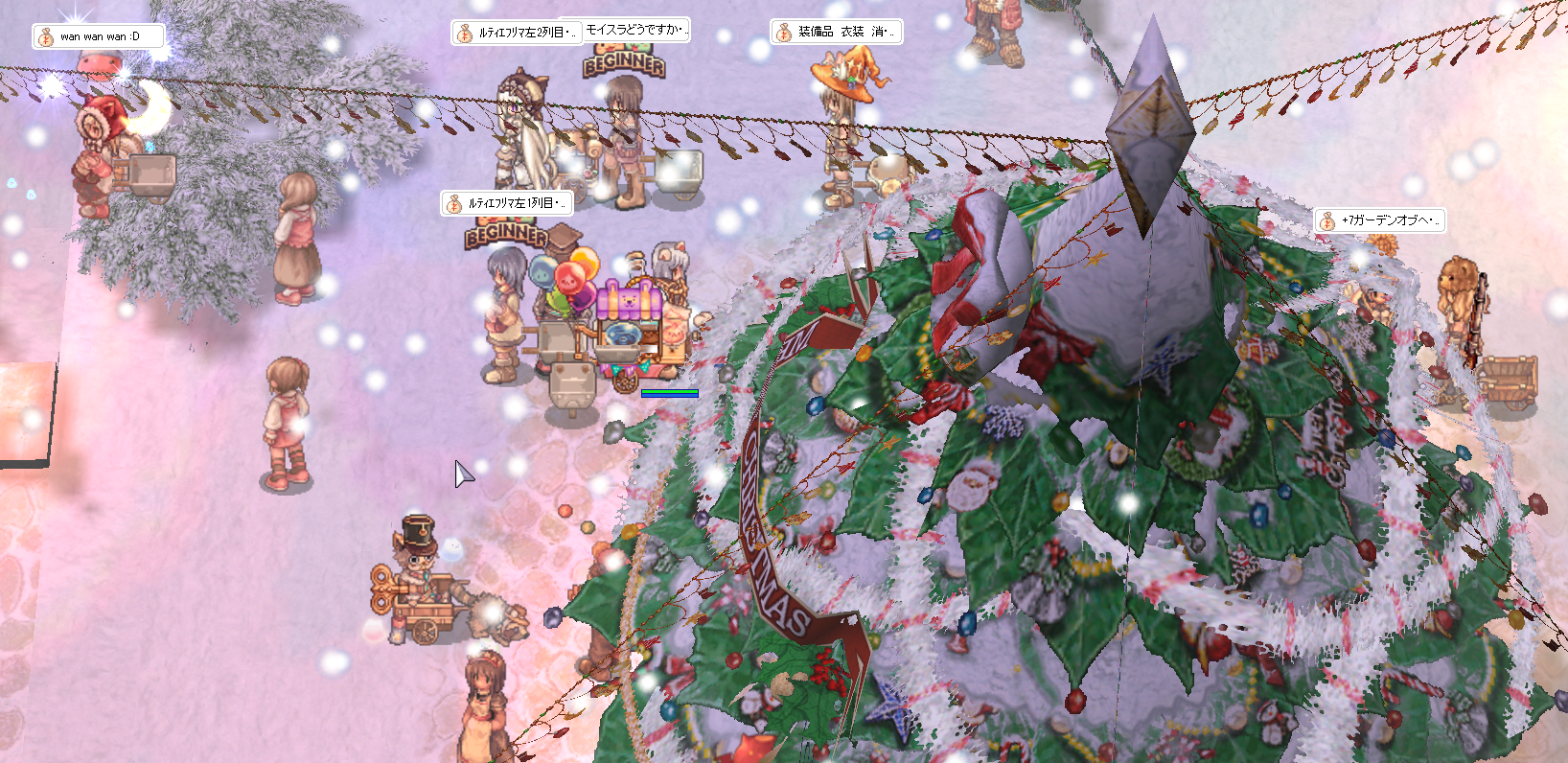
Task: Open the モイスラどうですか shop sign
Action: 634,30
